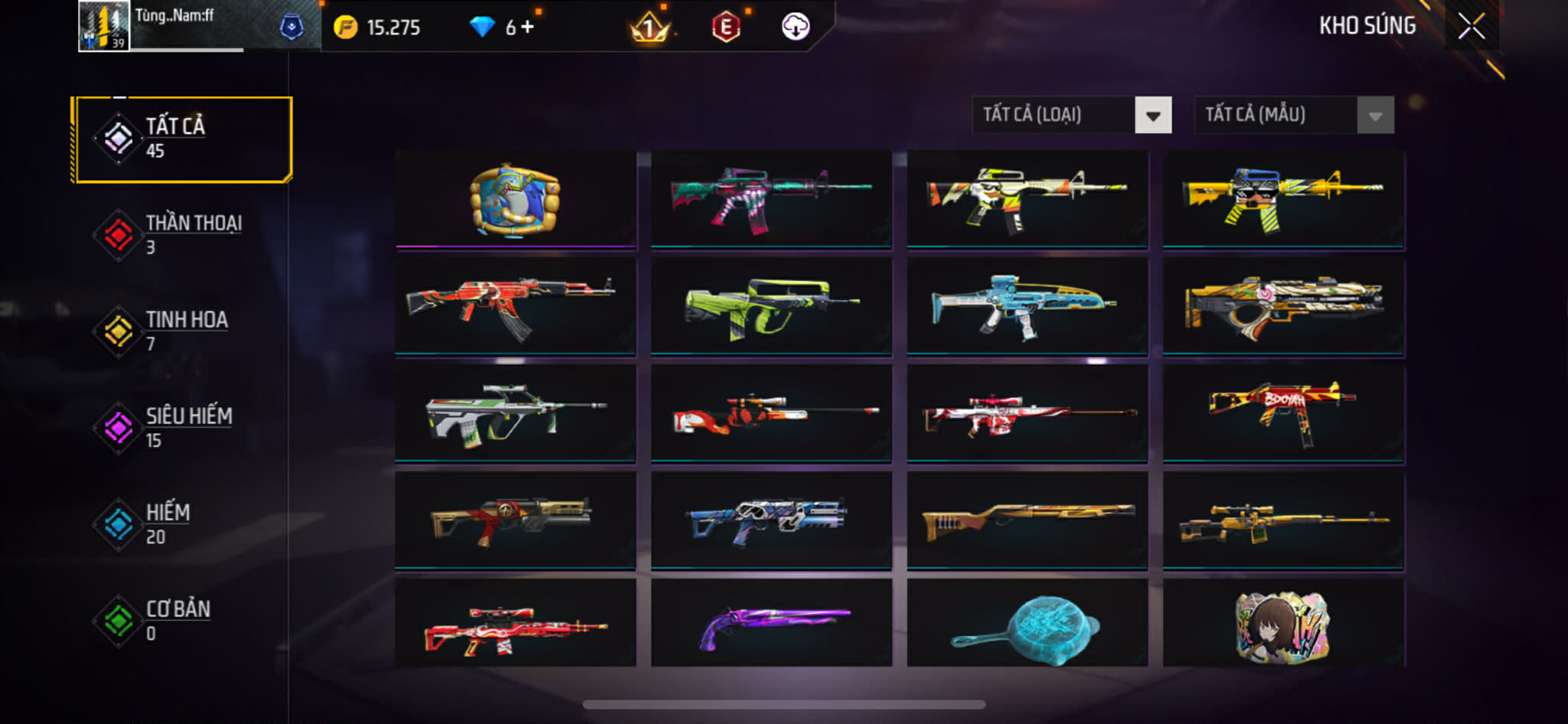
Task: Select the purple sawed-off shotgun skin
Action: coord(771,624)
